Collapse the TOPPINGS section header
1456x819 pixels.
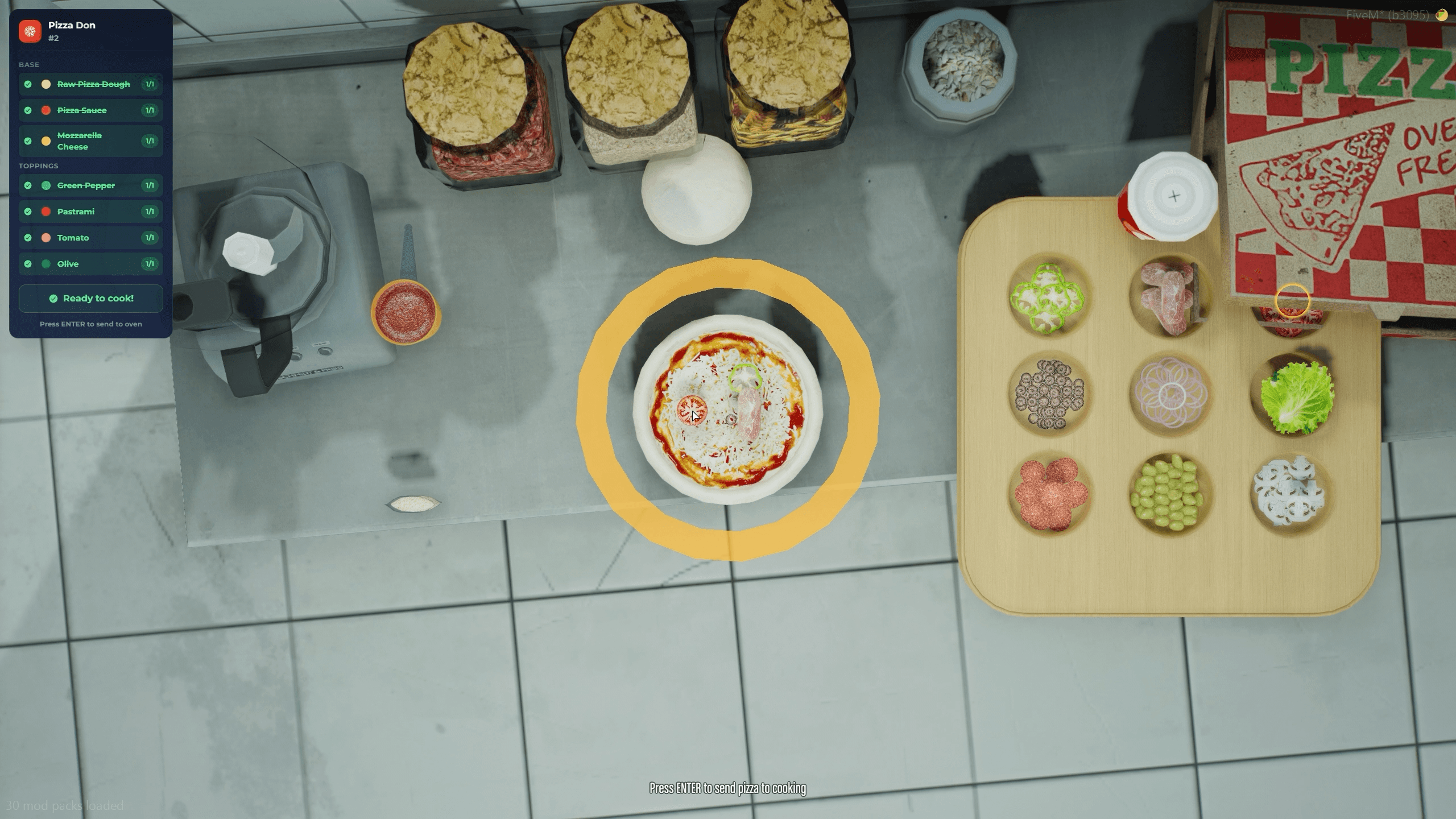tap(38, 166)
